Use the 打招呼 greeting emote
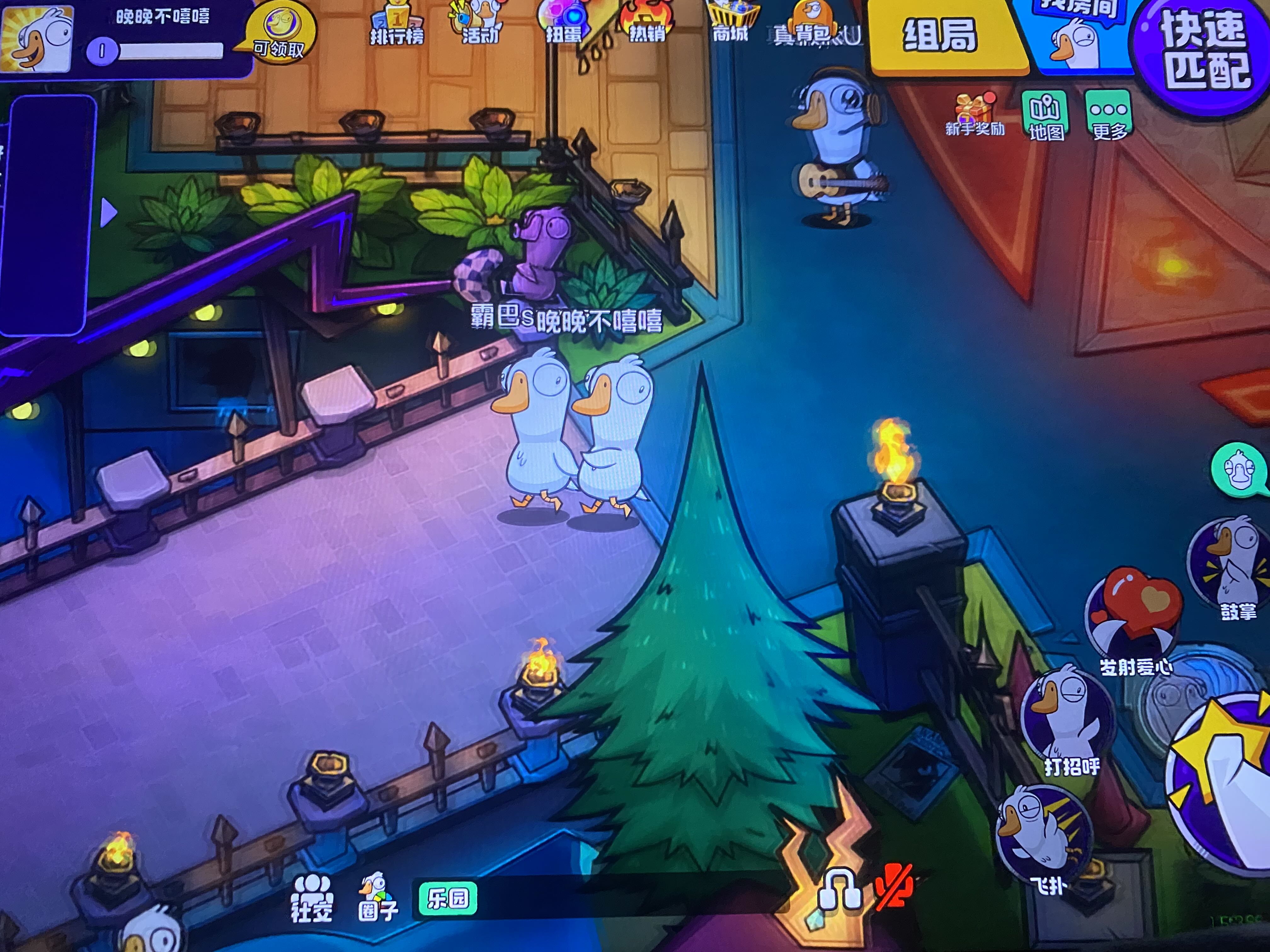1270x952 pixels. point(1068,717)
